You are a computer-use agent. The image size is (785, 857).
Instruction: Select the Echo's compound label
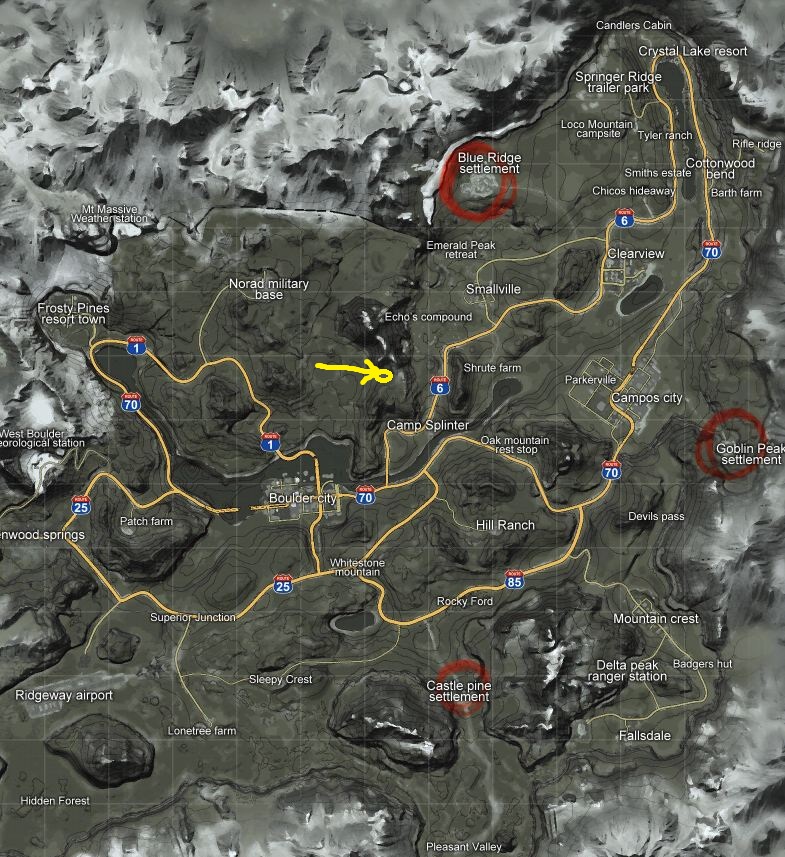click(x=428, y=317)
